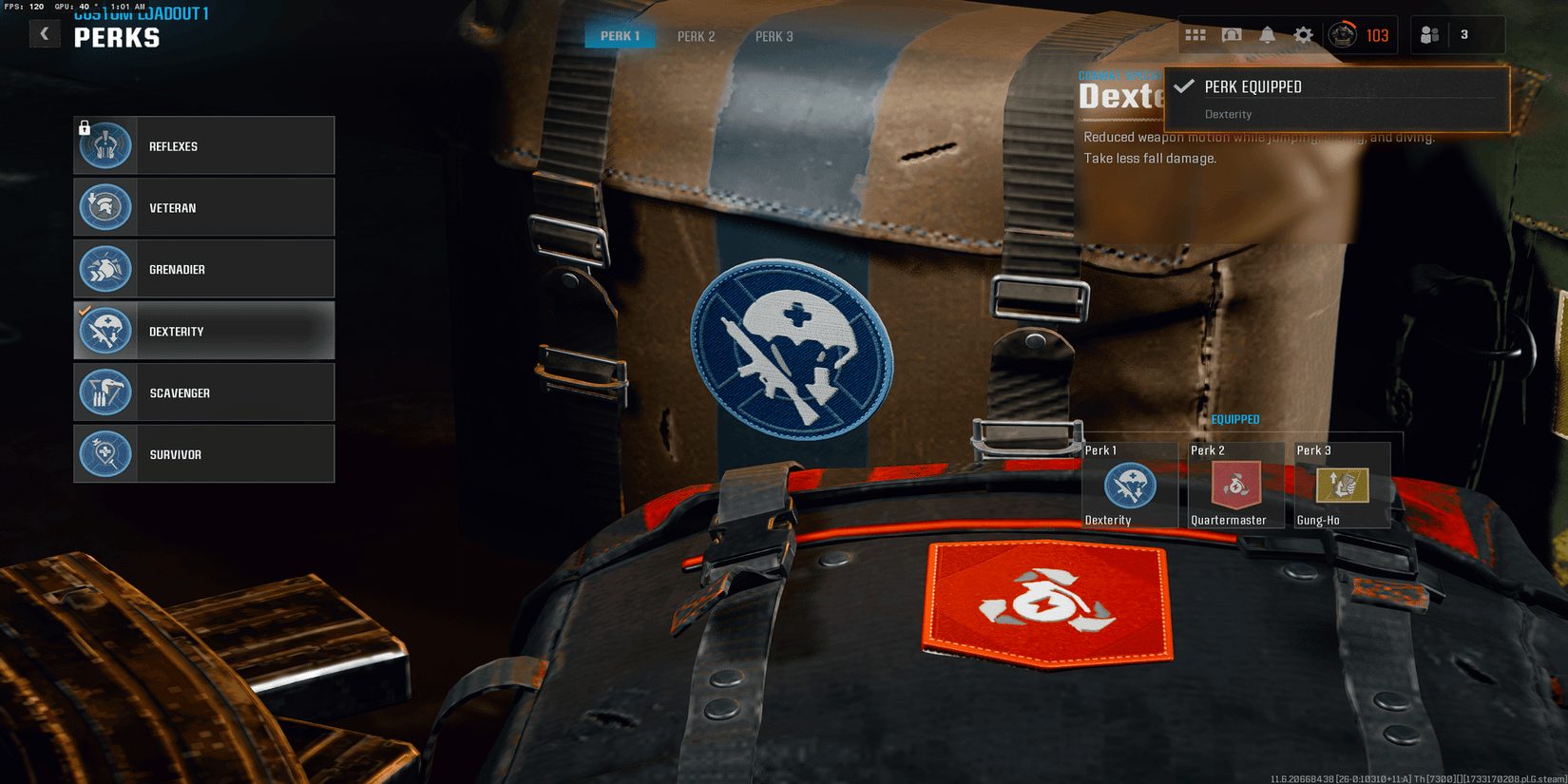Switch to the Perk 2 tab
This screenshot has height=784, width=1568.
696,36
